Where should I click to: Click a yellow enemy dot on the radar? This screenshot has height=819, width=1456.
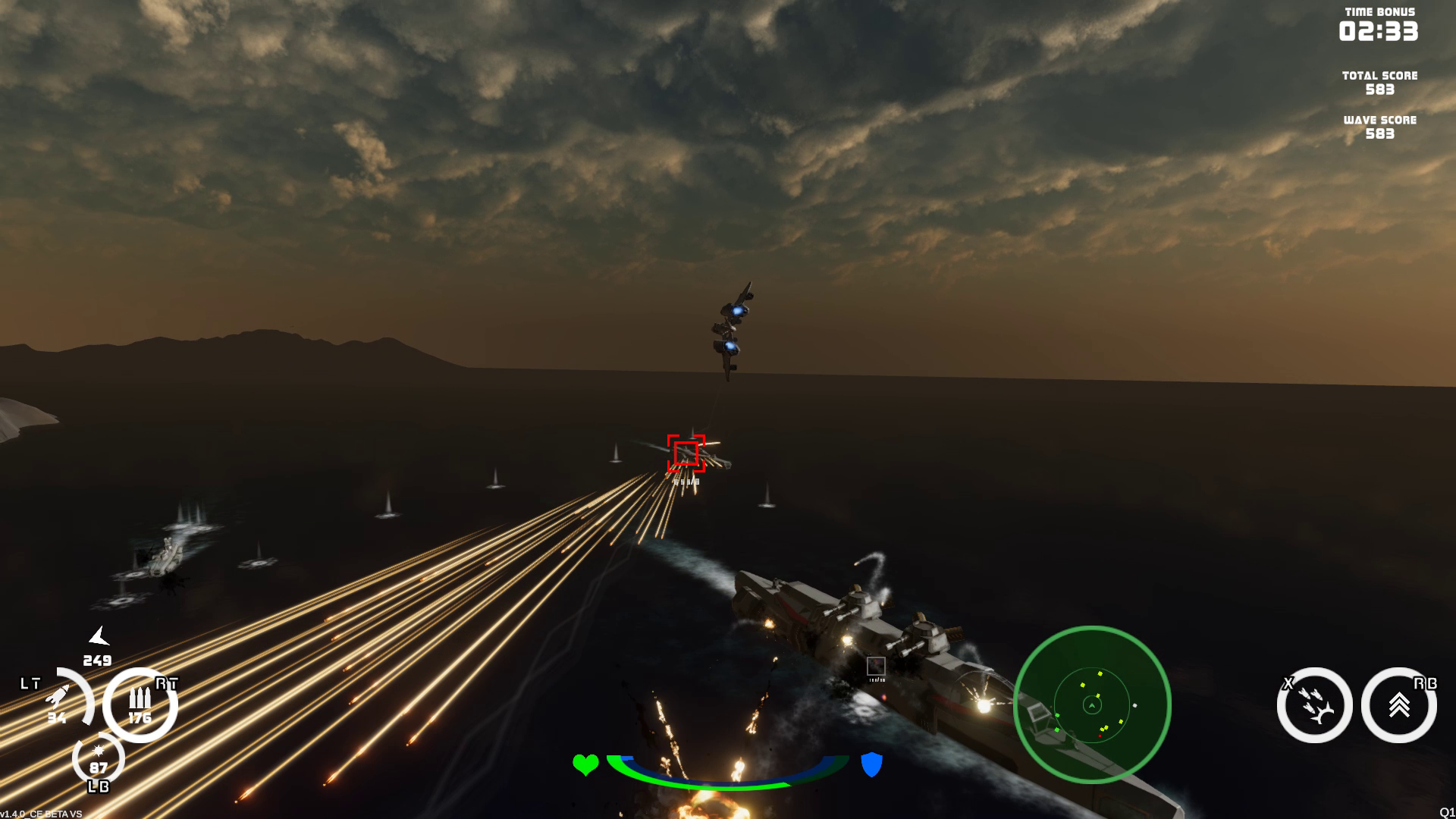coord(1100,674)
